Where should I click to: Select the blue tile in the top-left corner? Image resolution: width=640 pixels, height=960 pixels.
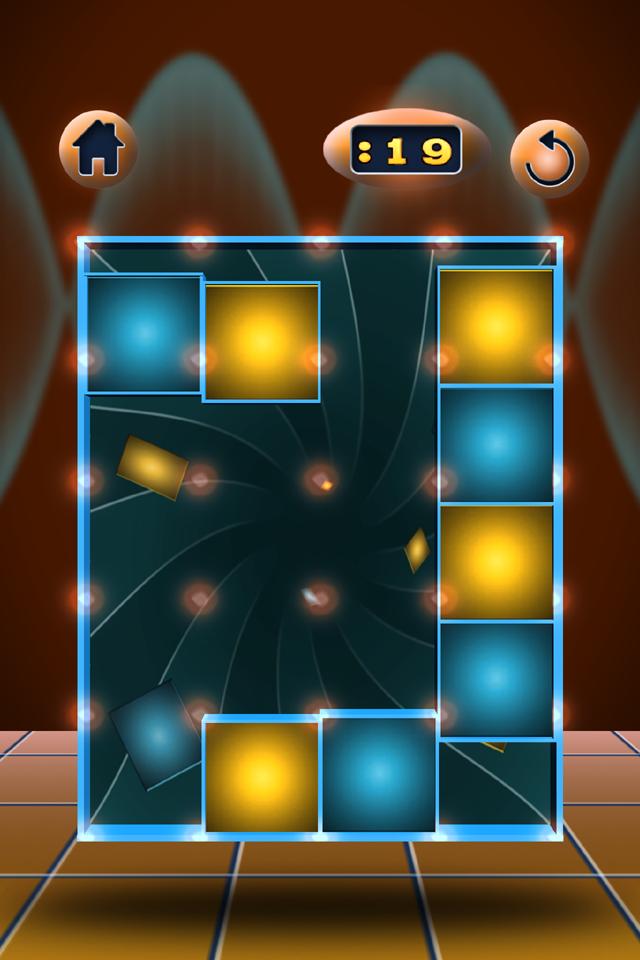pos(144,333)
